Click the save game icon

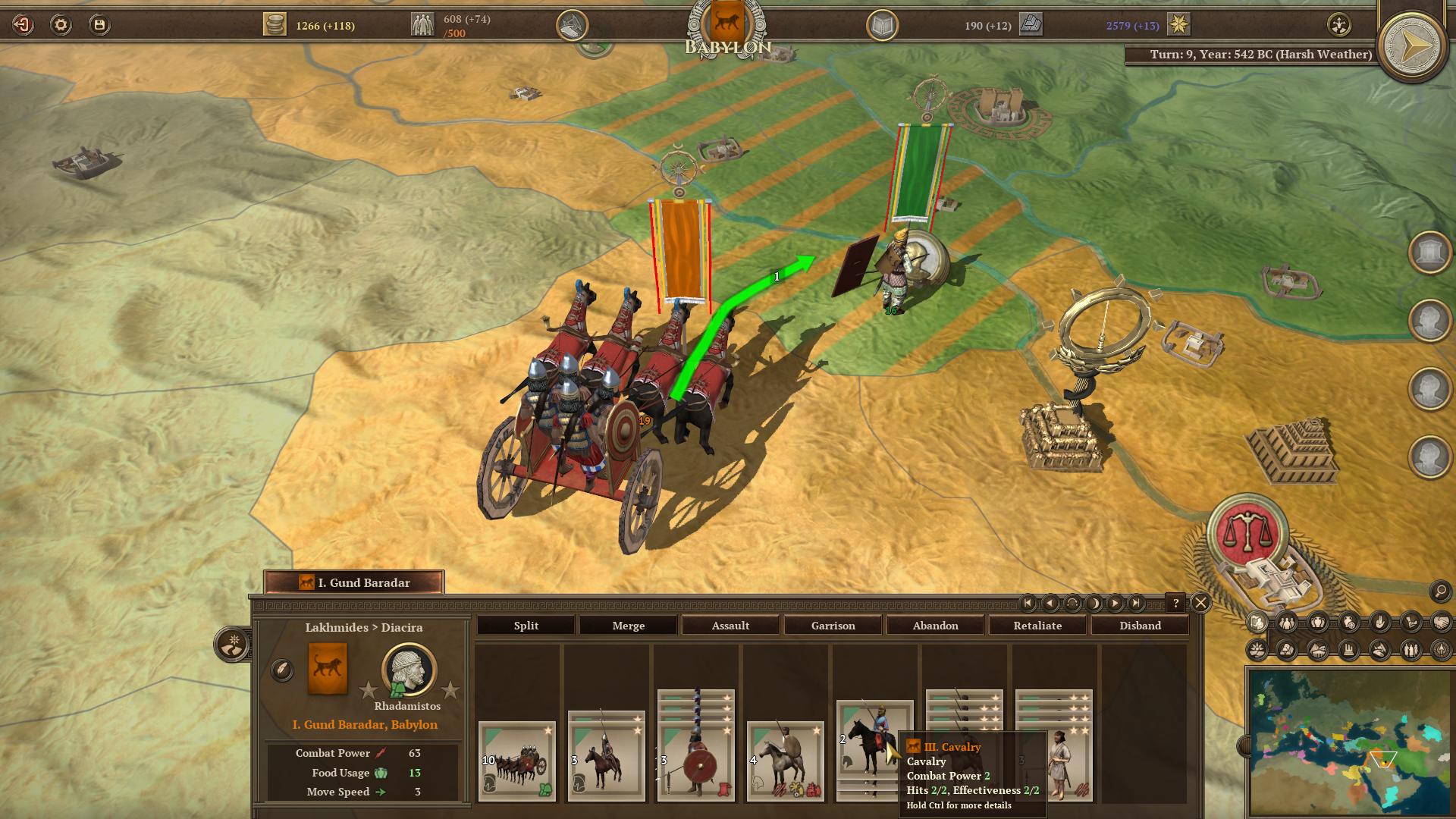point(99,24)
